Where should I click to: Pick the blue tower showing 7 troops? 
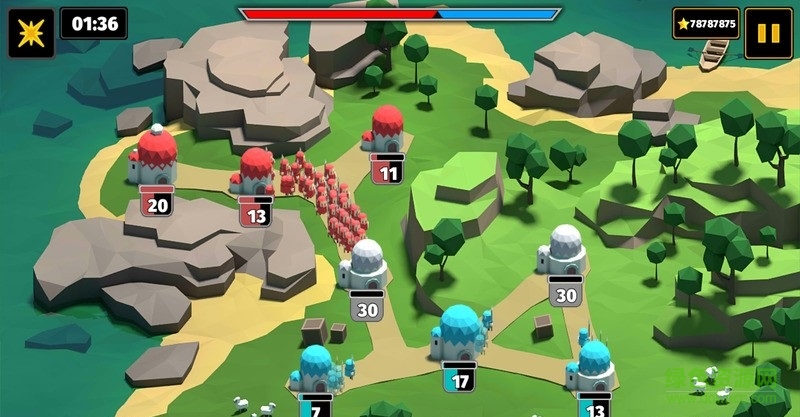coord(314,370)
